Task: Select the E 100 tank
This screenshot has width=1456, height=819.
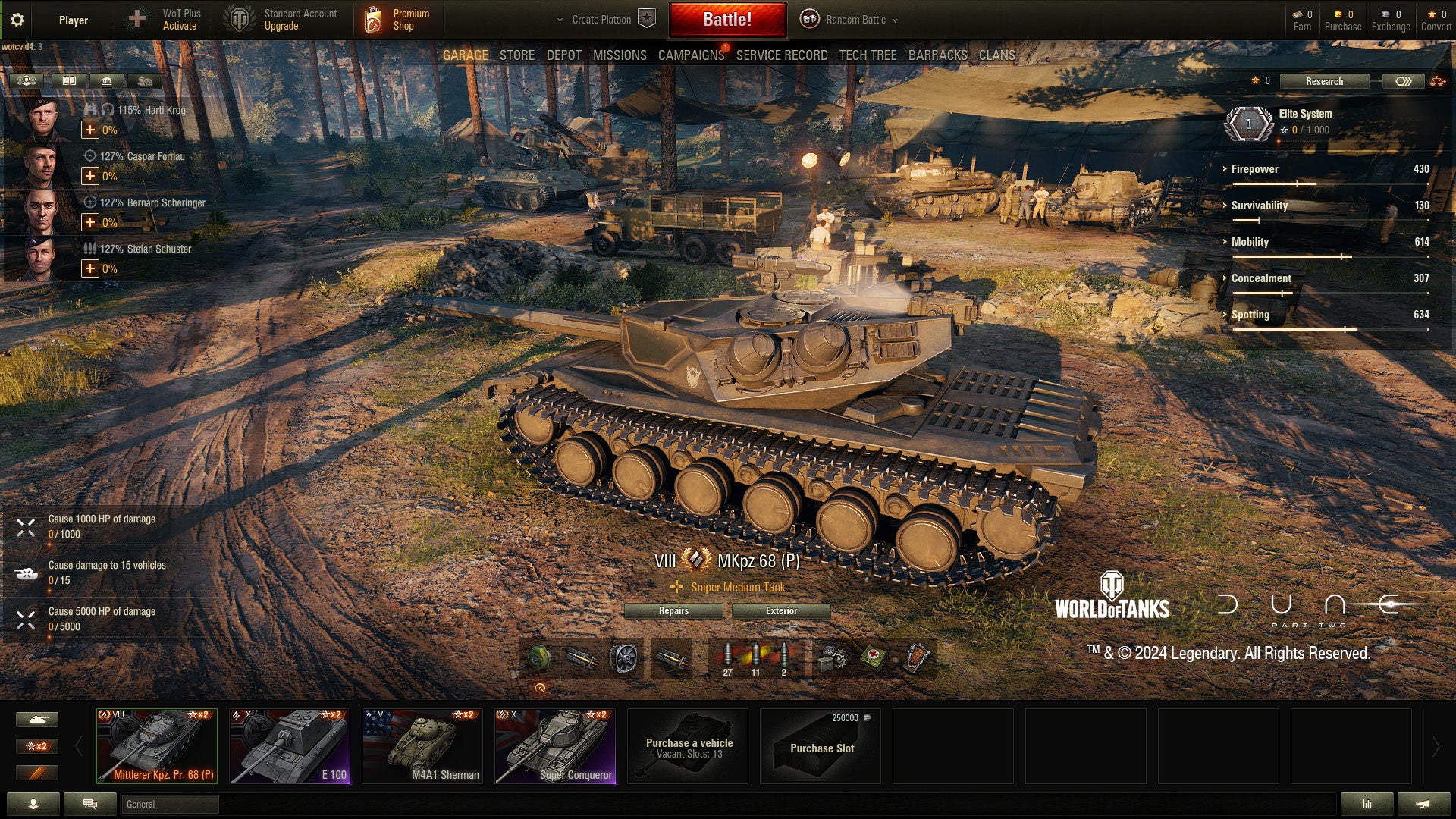Action: pyautogui.click(x=290, y=746)
